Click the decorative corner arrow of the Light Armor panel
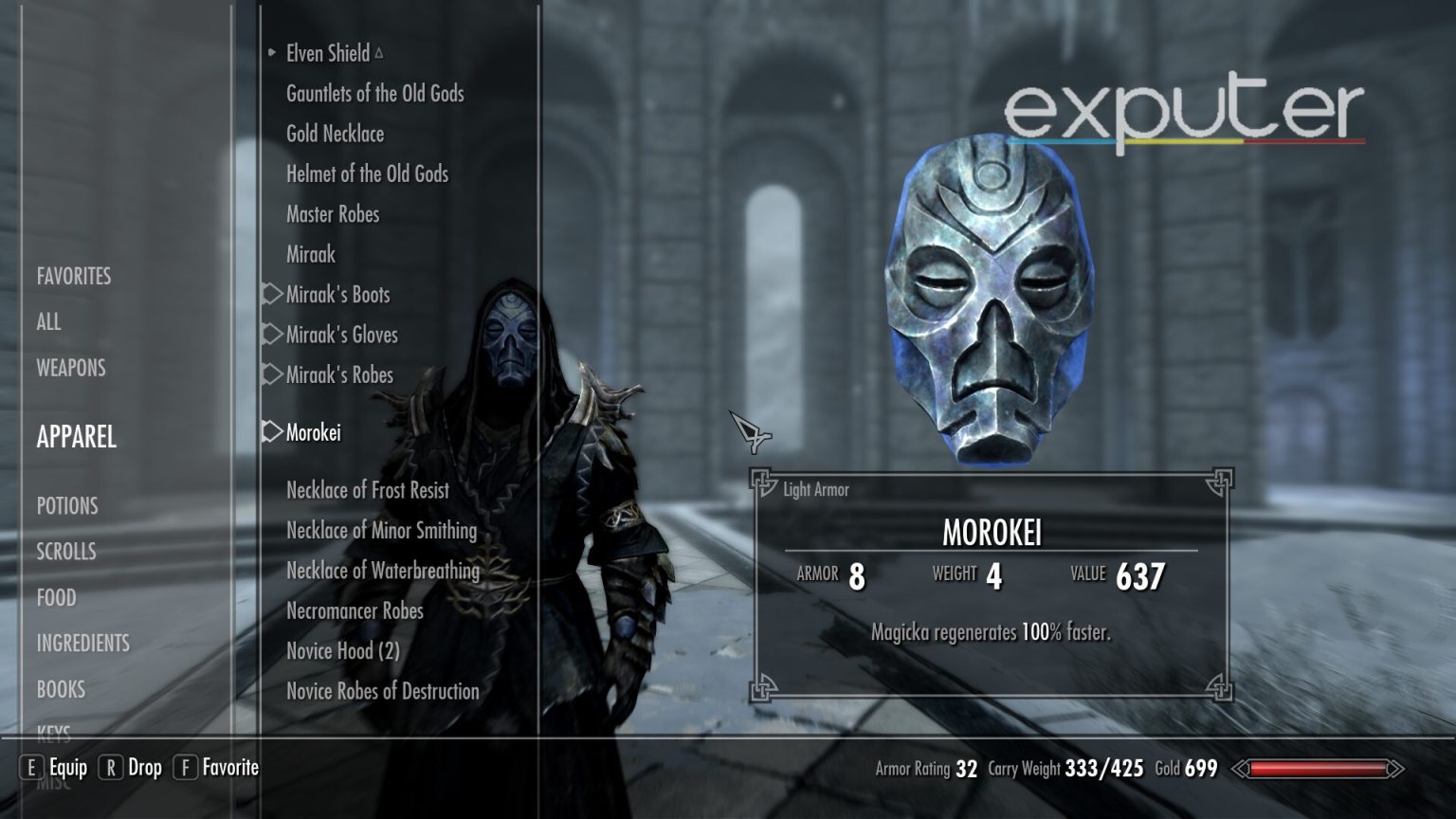The width and height of the screenshot is (1456, 819). (x=761, y=482)
